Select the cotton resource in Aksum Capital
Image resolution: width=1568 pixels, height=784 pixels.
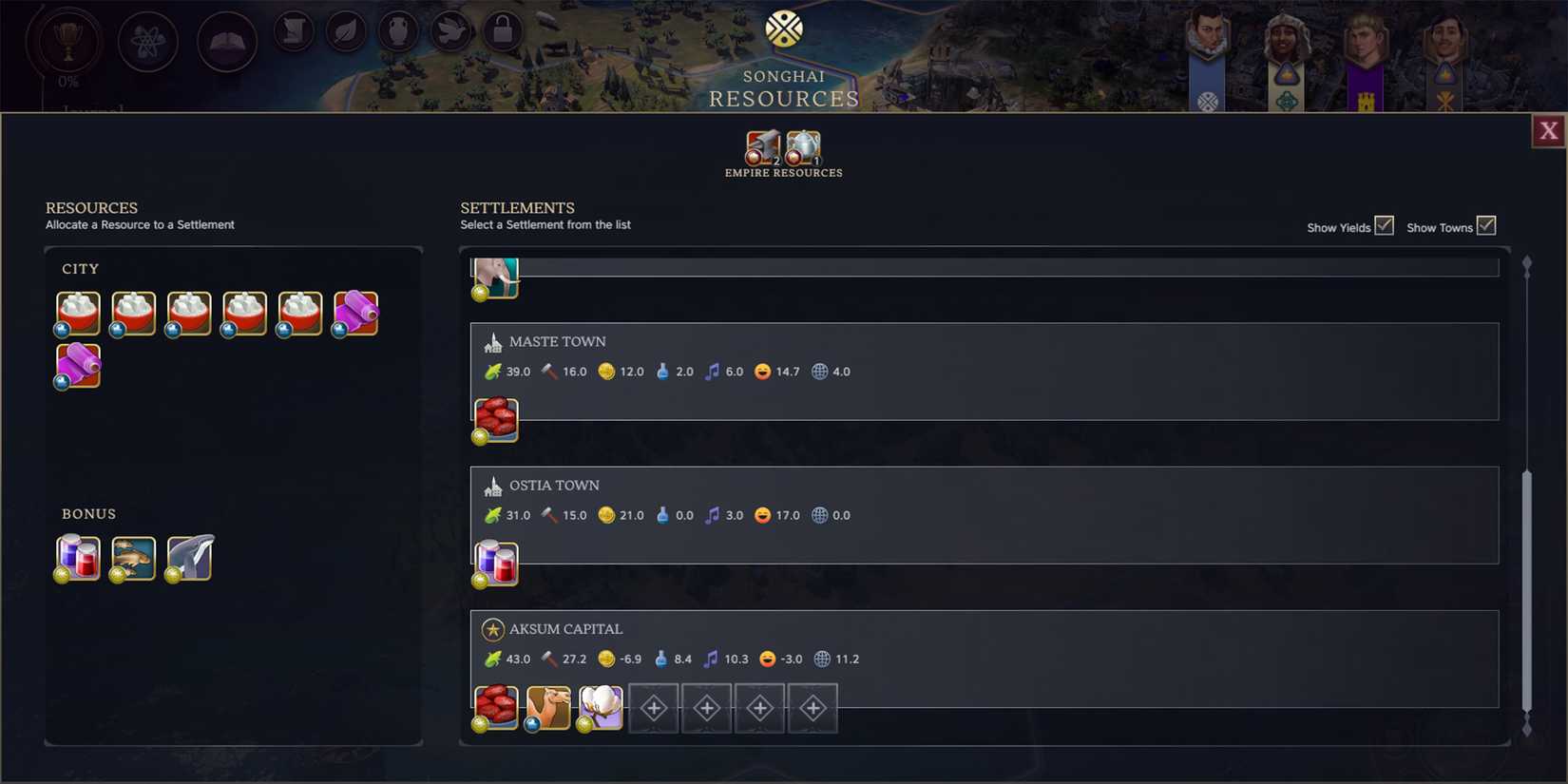coord(601,705)
